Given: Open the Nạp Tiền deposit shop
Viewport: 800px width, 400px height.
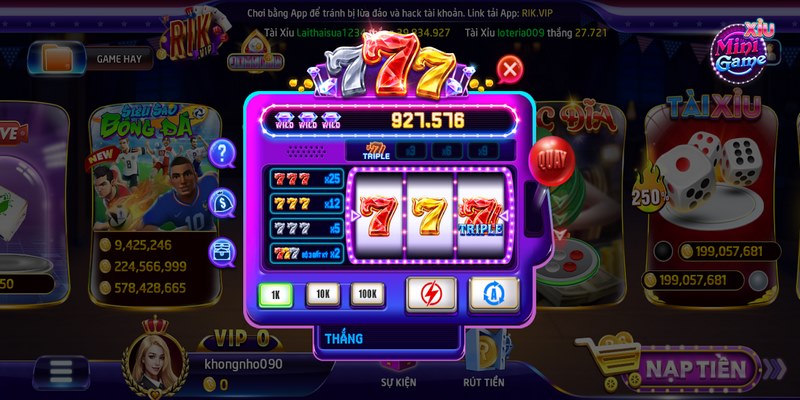Looking at the screenshot, I should (682, 369).
